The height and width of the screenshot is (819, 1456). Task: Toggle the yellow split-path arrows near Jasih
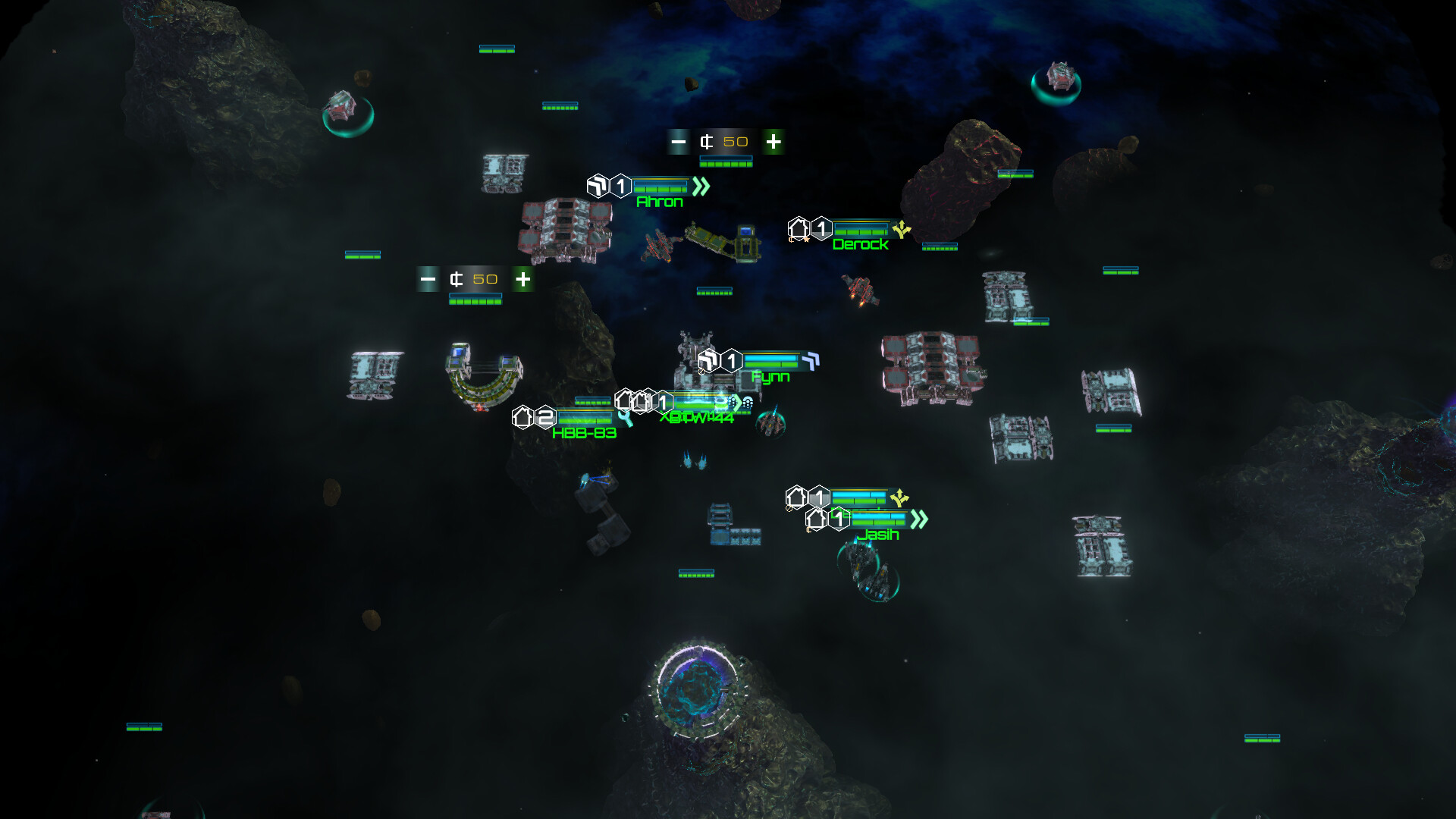[899, 497]
